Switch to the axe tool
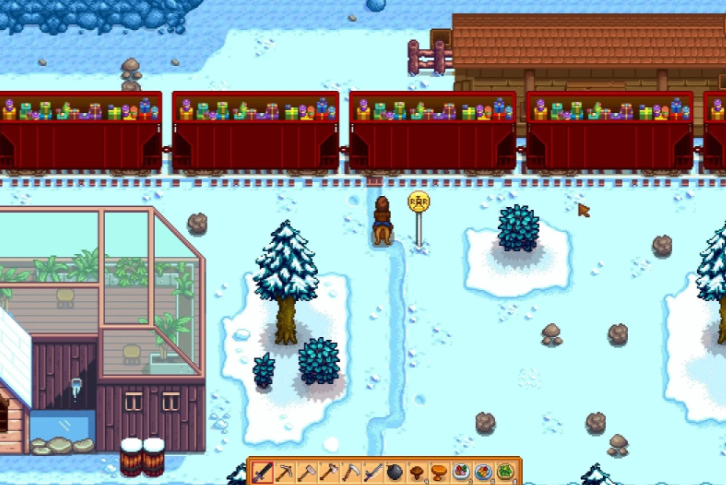The height and width of the screenshot is (485, 726). [x=329, y=471]
